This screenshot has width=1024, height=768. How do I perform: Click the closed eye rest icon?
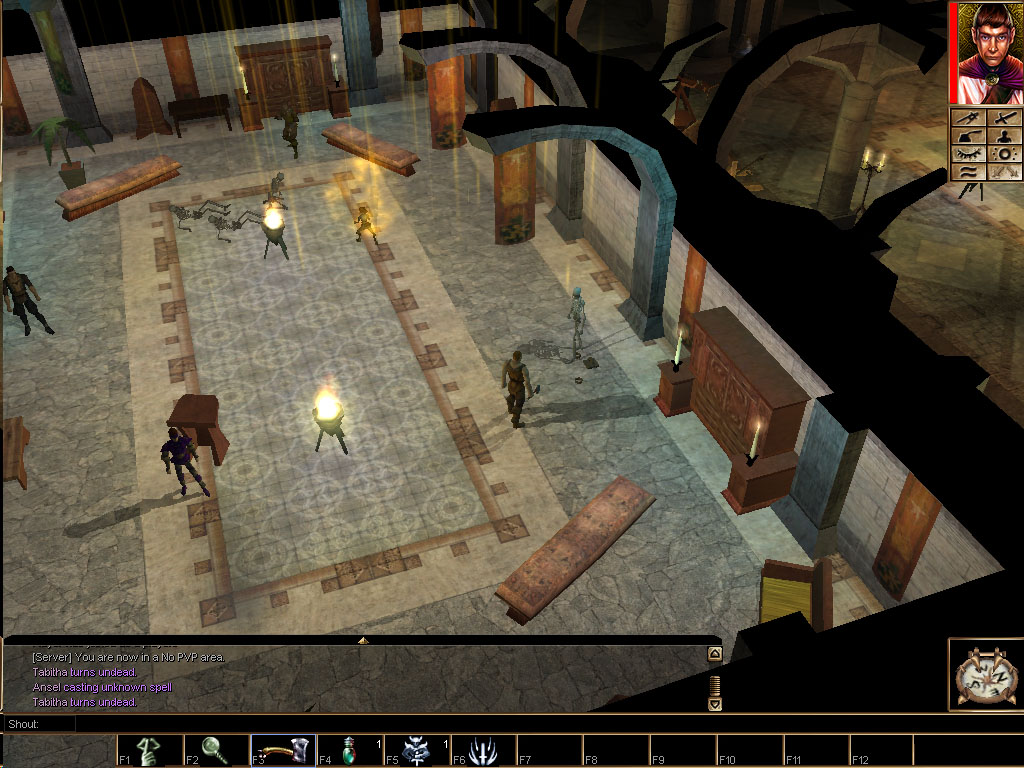coord(966,154)
